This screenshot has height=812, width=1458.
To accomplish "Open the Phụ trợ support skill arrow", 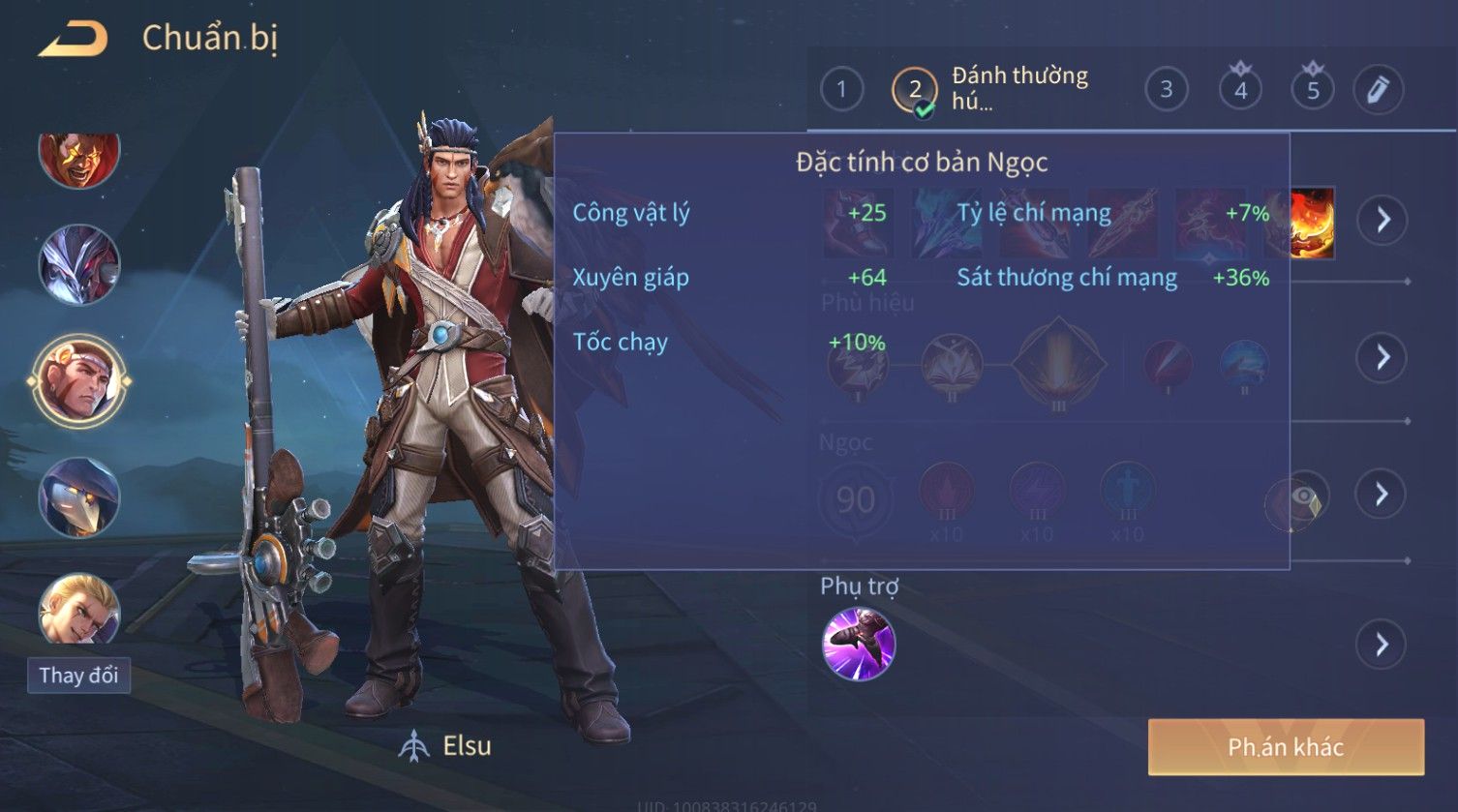I will click(x=1382, y=645).
